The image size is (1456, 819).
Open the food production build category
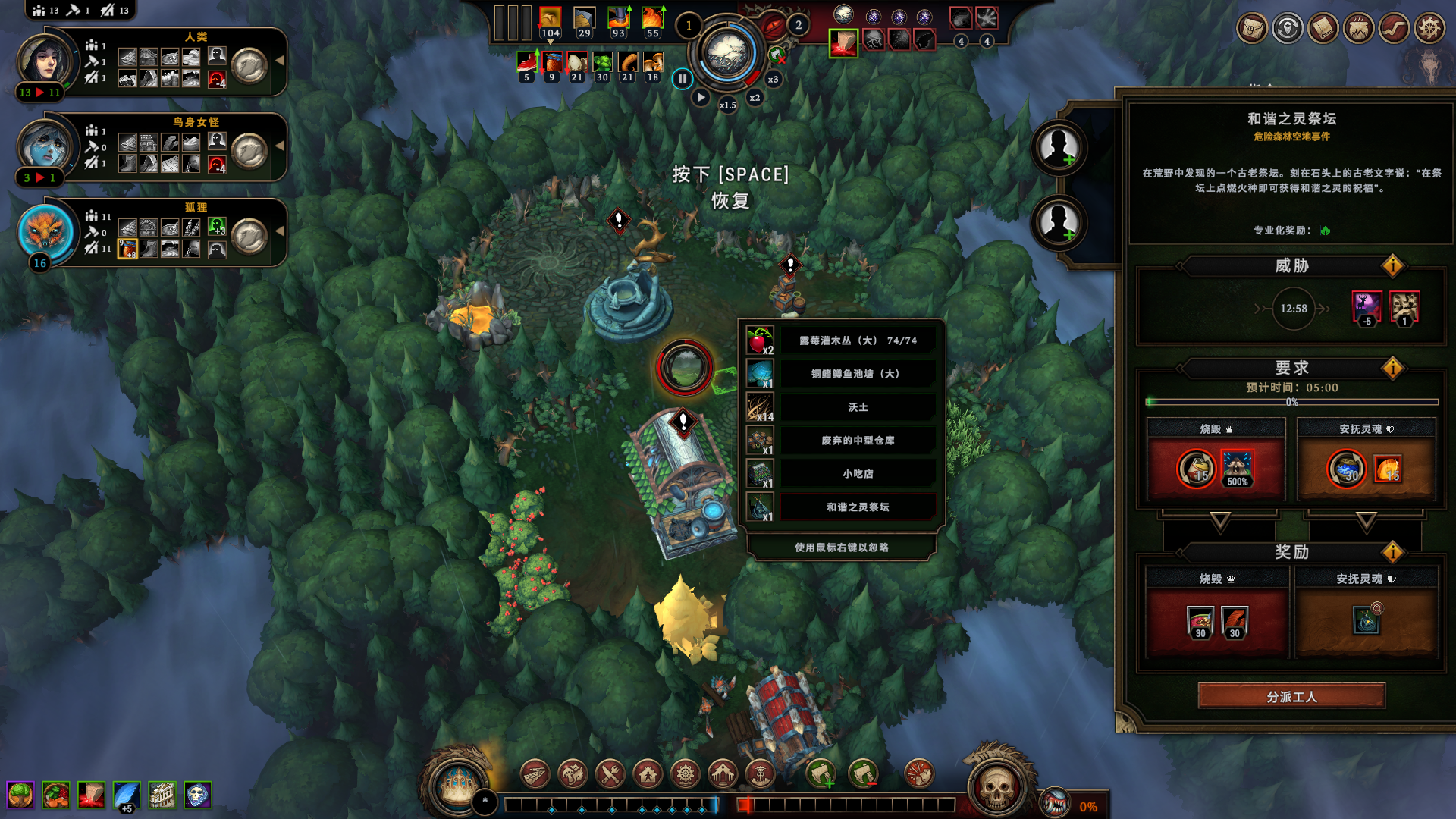tap(610, 774)
